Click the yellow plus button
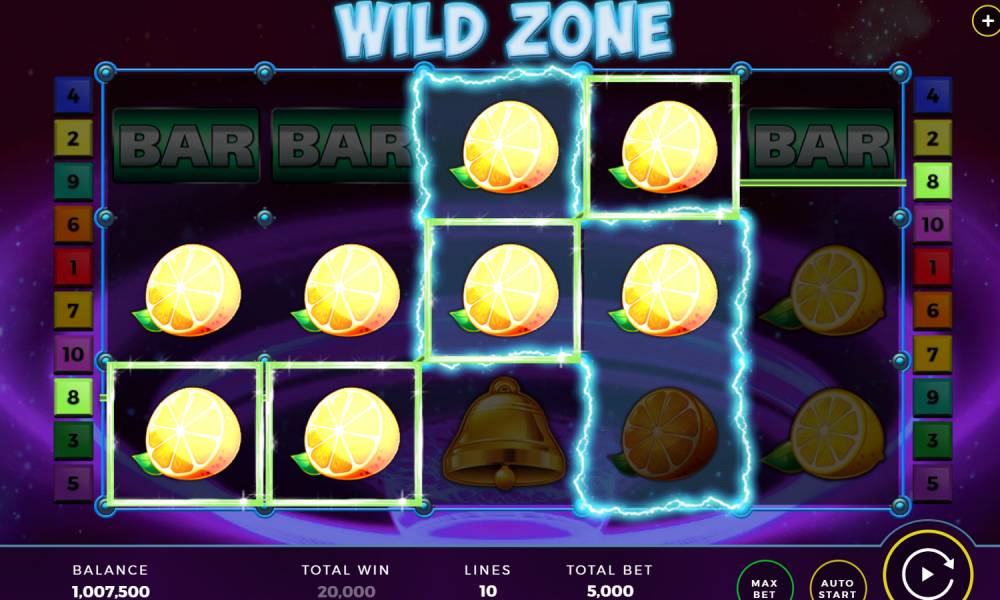The width and height of the screenshot is (1000, 600). tap(987, 21)
